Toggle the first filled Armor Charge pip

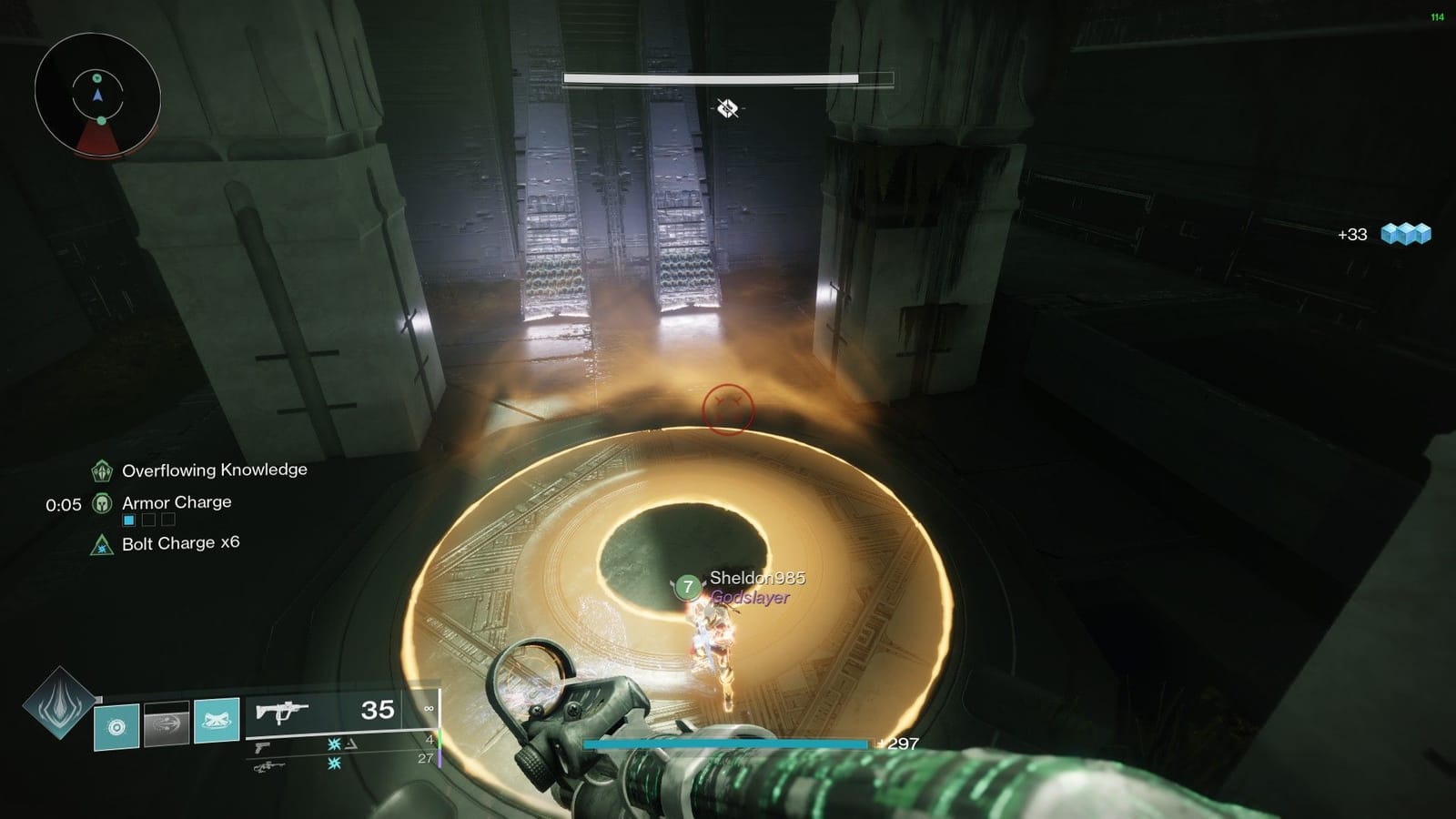(127, 519)
